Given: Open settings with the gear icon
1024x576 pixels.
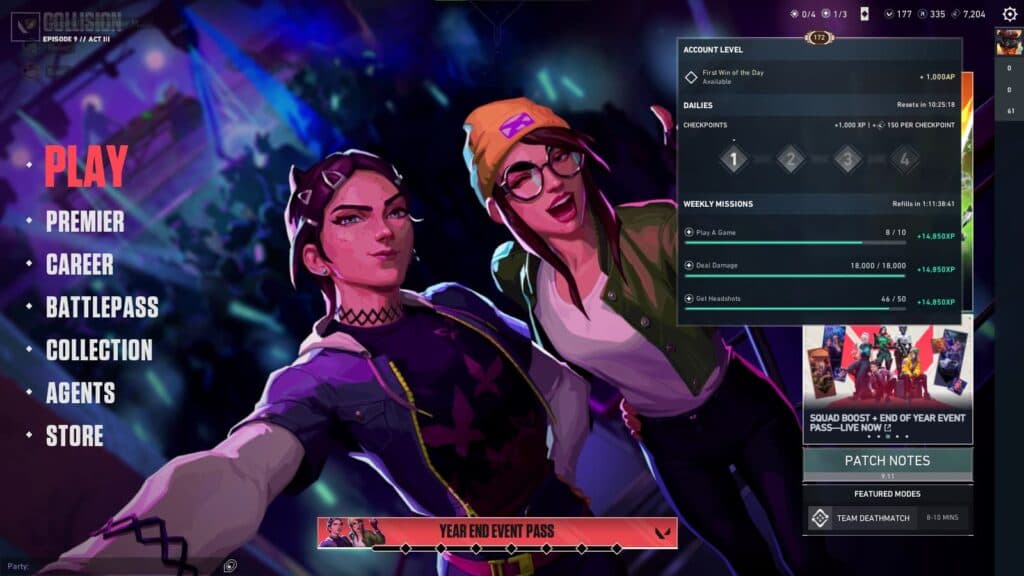Looking at the screenshot, I should click(x=1009, y=14).
